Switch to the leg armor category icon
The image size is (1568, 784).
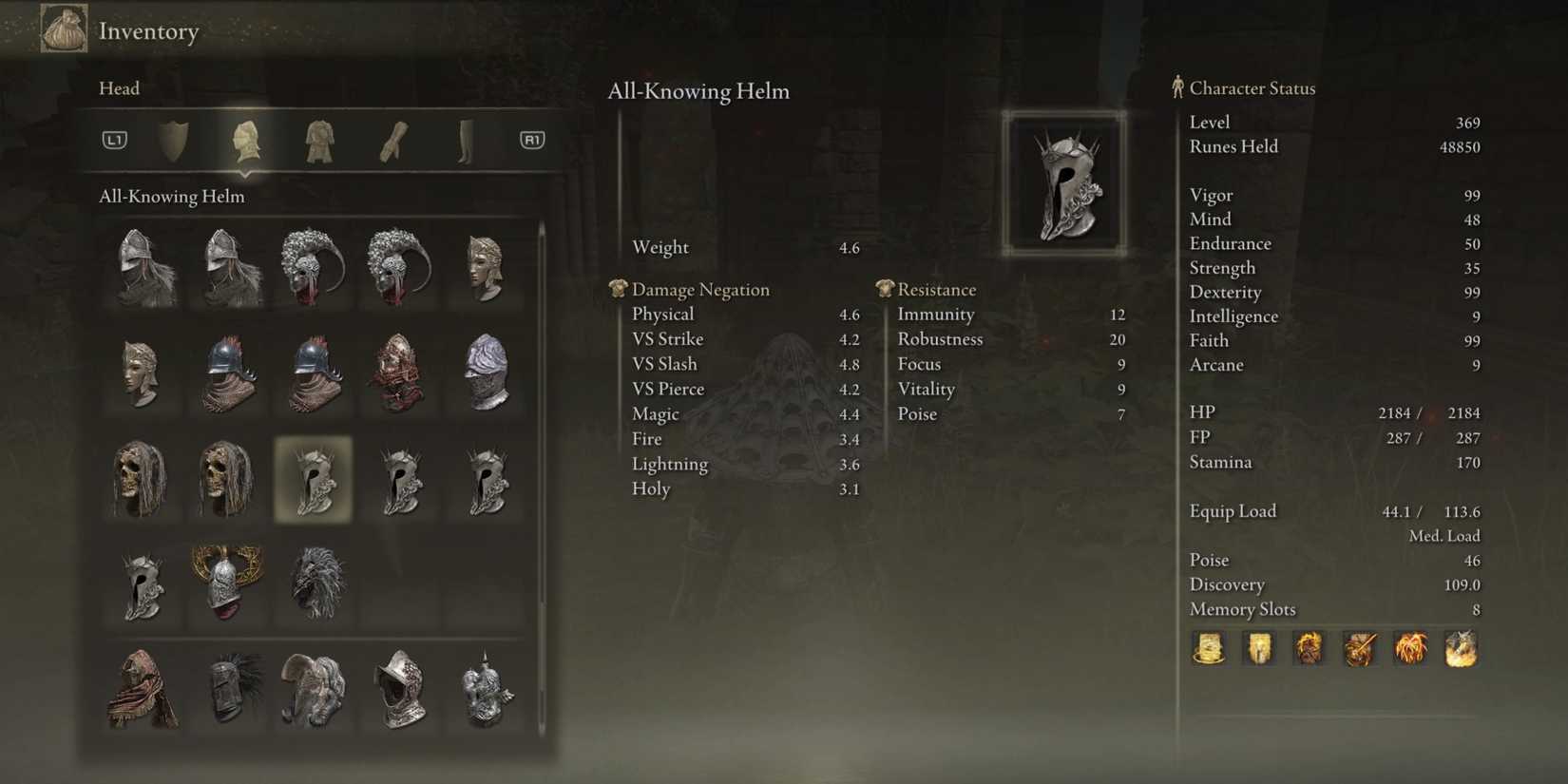coord(465,139)
